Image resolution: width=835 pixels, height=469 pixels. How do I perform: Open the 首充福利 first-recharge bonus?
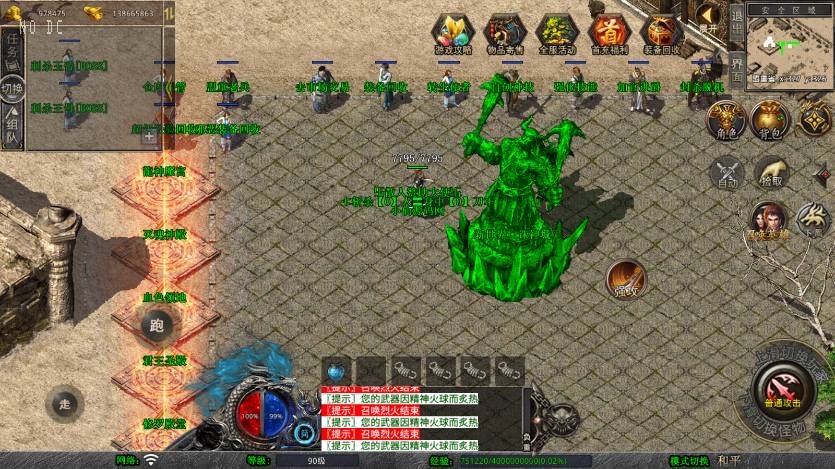click(x=609, y=34)
